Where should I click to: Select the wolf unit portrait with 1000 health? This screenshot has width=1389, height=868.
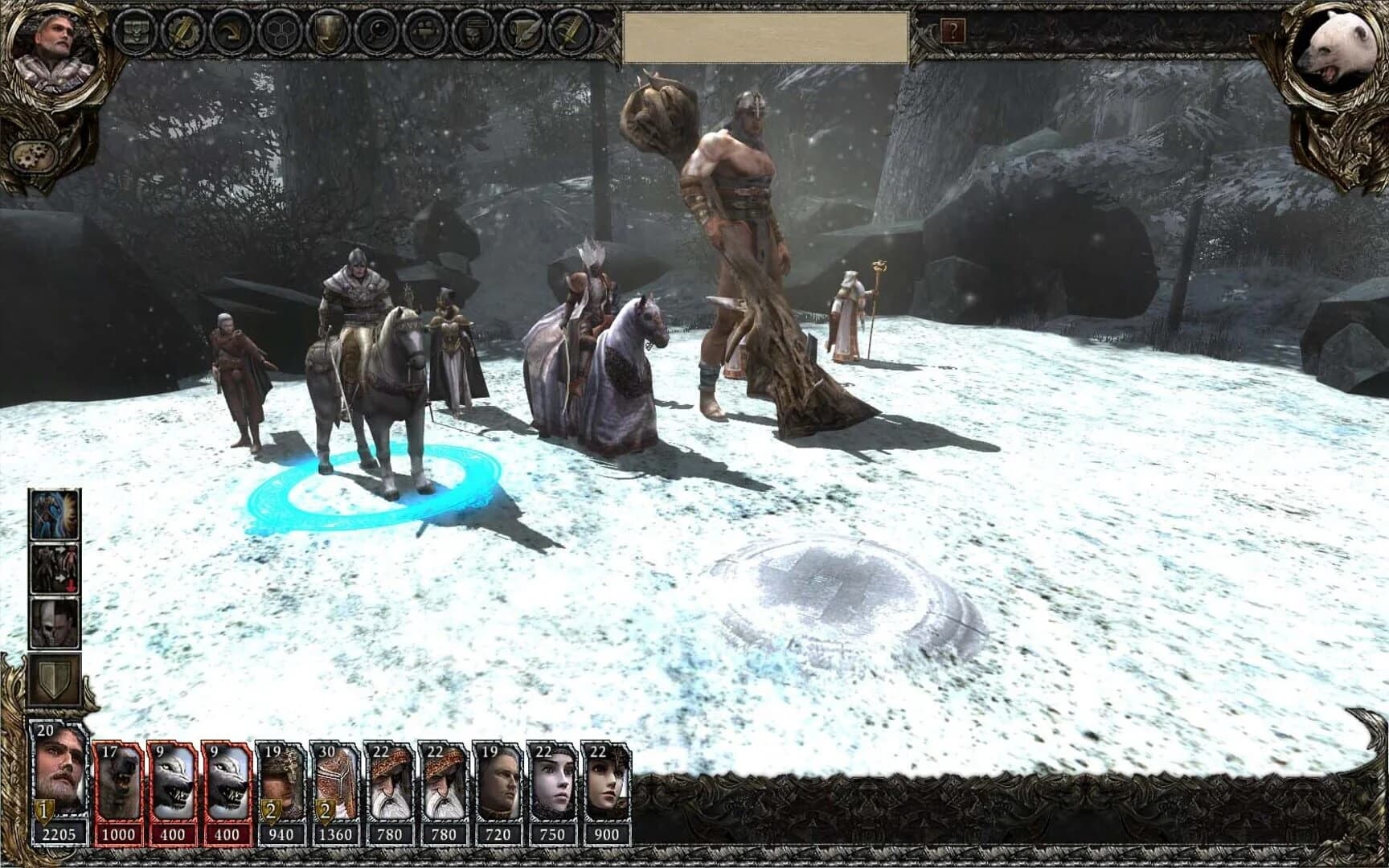coord(117,780)
